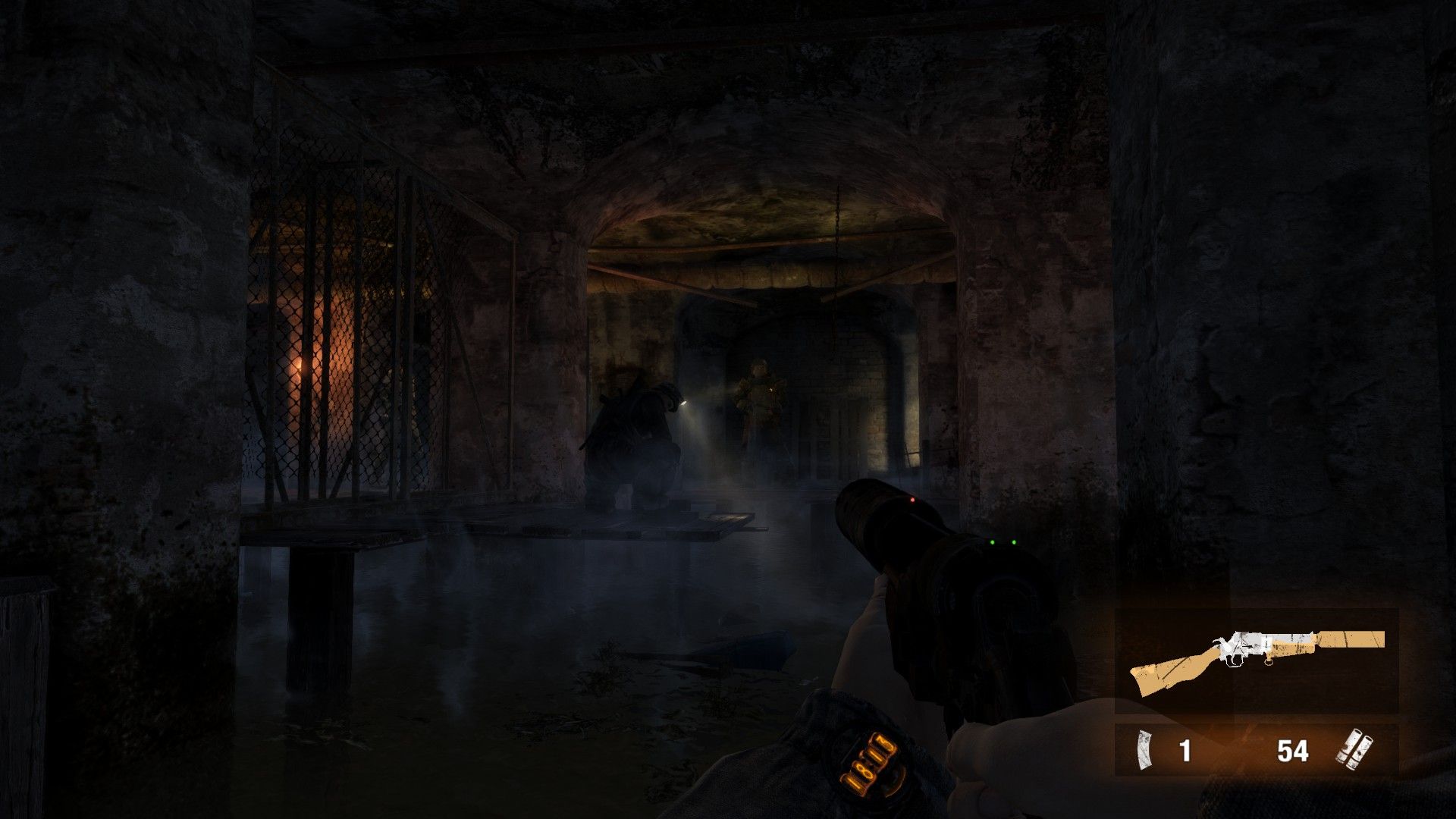Click the red laser dot on the barrel
The width and height of the screenshot is (1456, 819).
coord(912,499)
